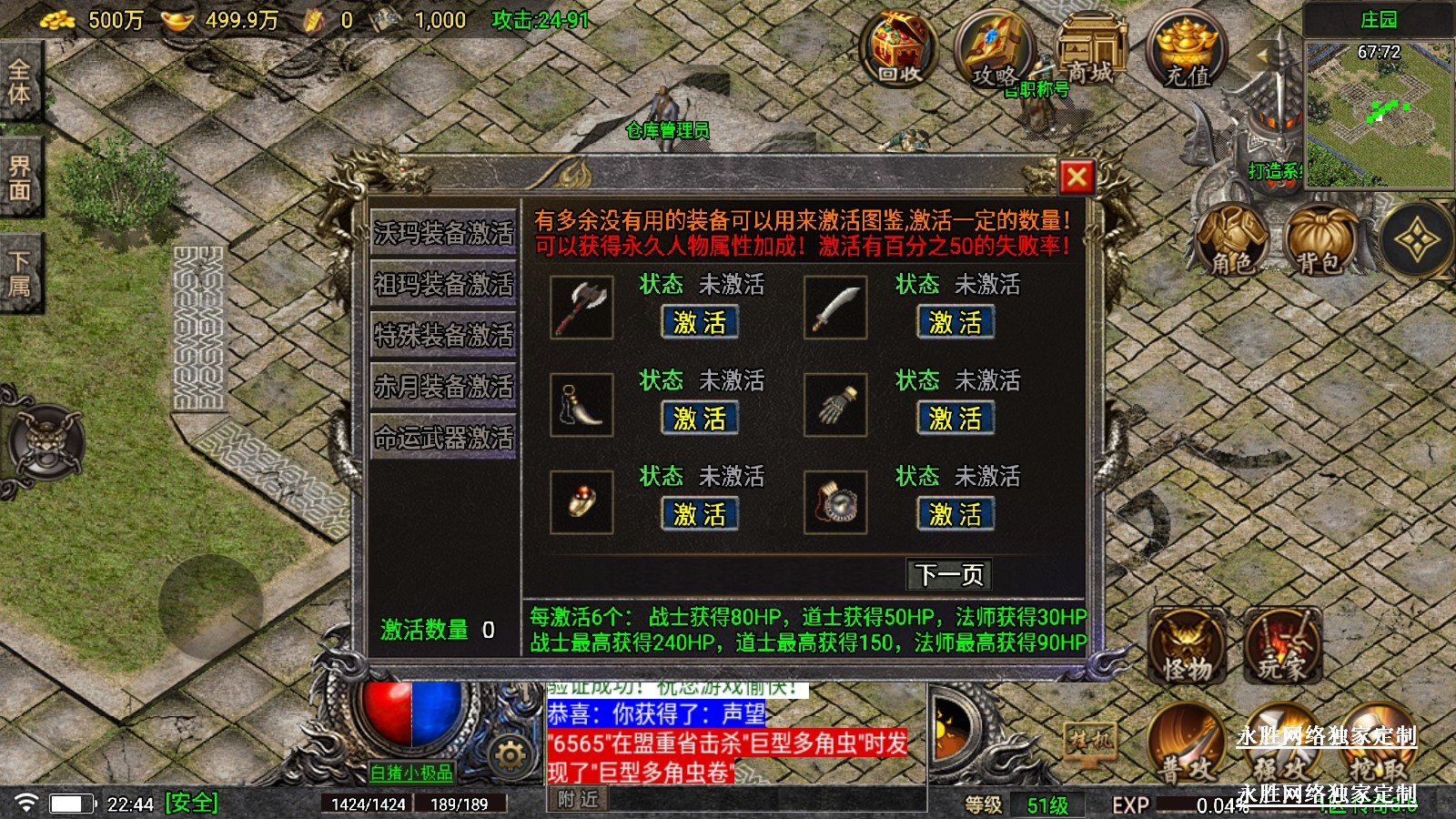The width and height of the screenshot is (1456, 819).
Task: Open the 充值 recharge menu
Action: coord(1187,52)
